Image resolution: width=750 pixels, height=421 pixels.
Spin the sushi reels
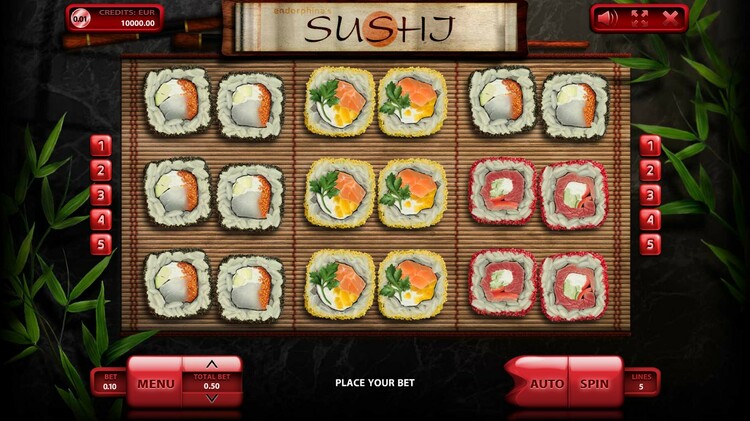tap(595, 383)
